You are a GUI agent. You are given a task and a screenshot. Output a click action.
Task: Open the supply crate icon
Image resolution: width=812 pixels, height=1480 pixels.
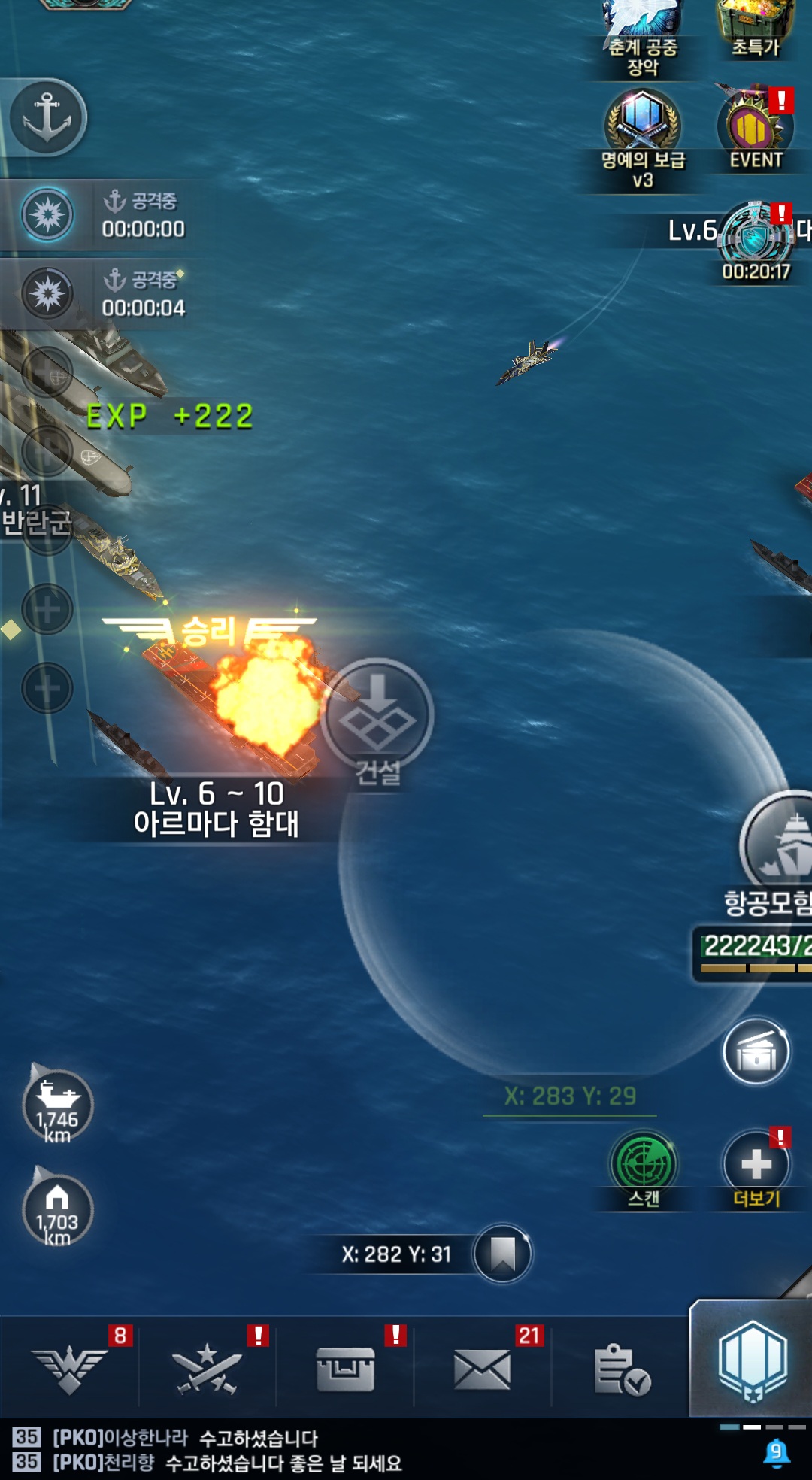coord(756,1052)
